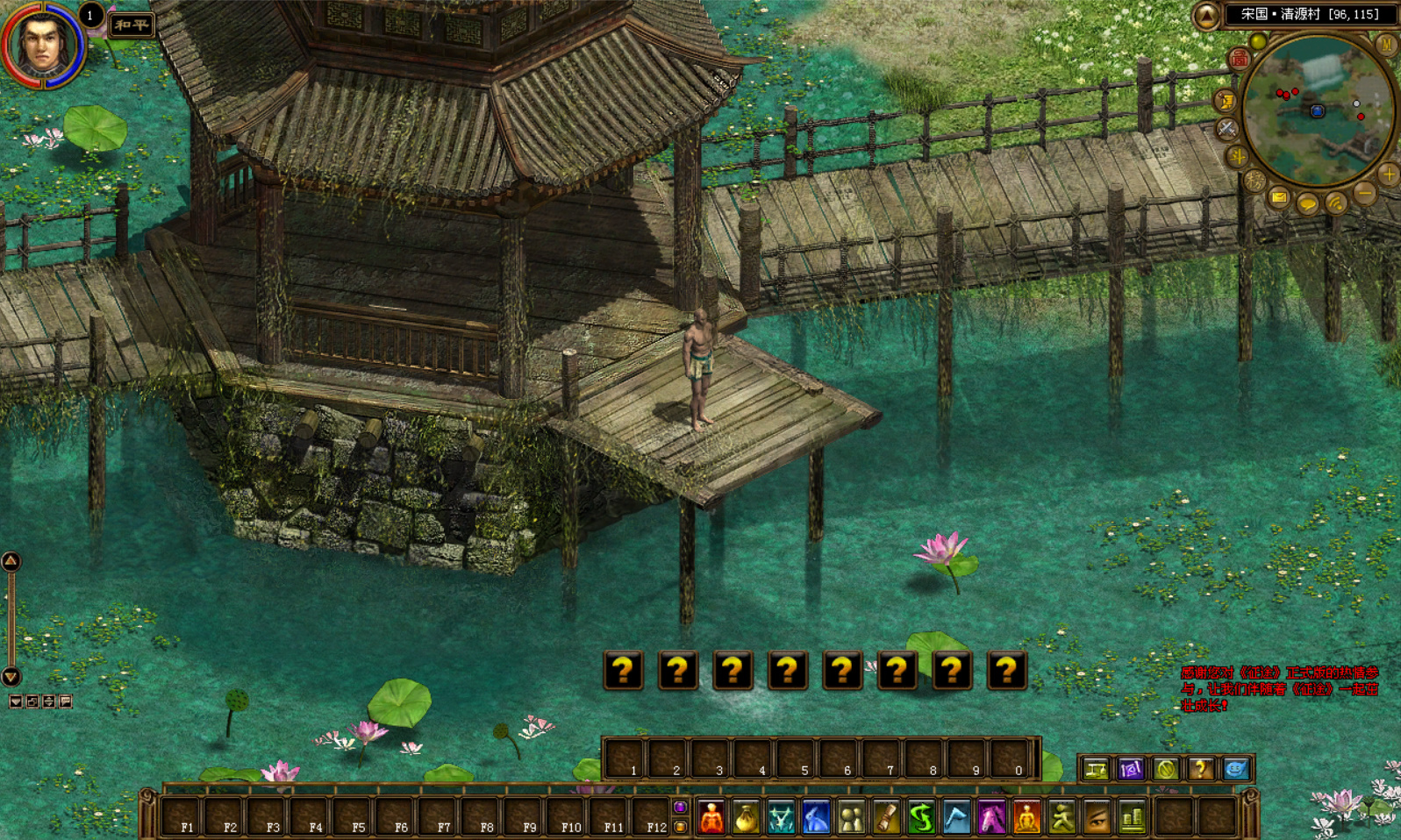Open the quest scroll icon
Image resolution: width=1401 pixels, height=840 pixels.
[886, 818]
